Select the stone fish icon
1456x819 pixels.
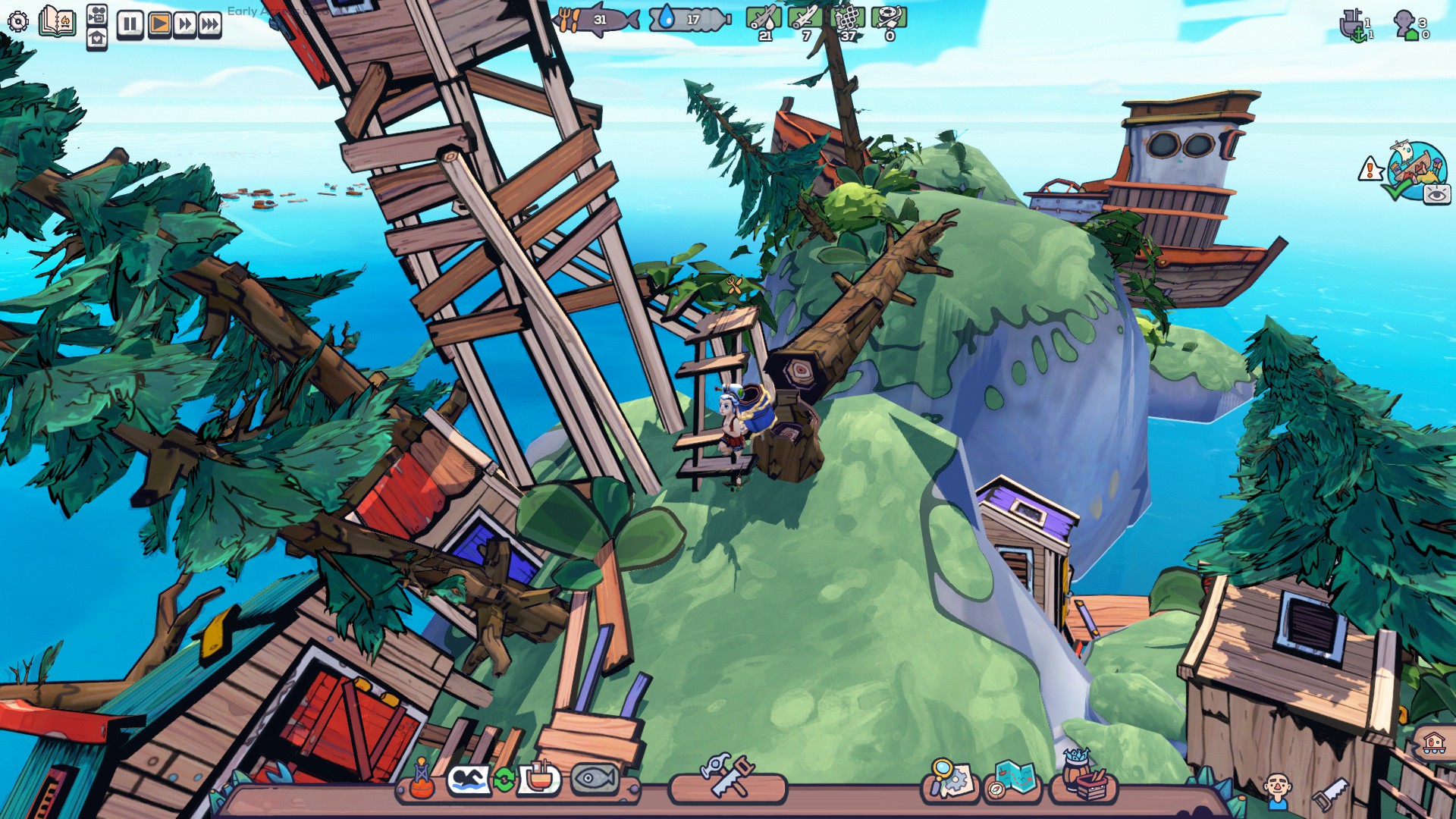pos(594,778)
